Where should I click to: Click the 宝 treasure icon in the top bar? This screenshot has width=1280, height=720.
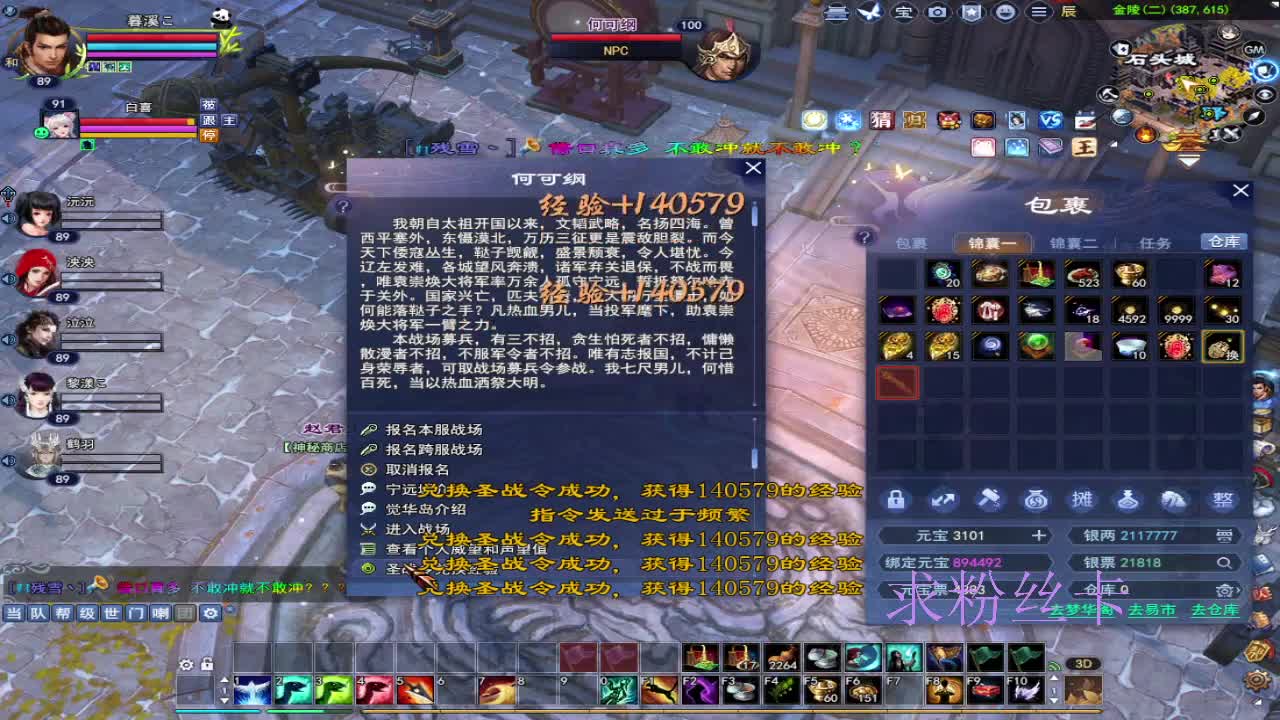[903, 12]
